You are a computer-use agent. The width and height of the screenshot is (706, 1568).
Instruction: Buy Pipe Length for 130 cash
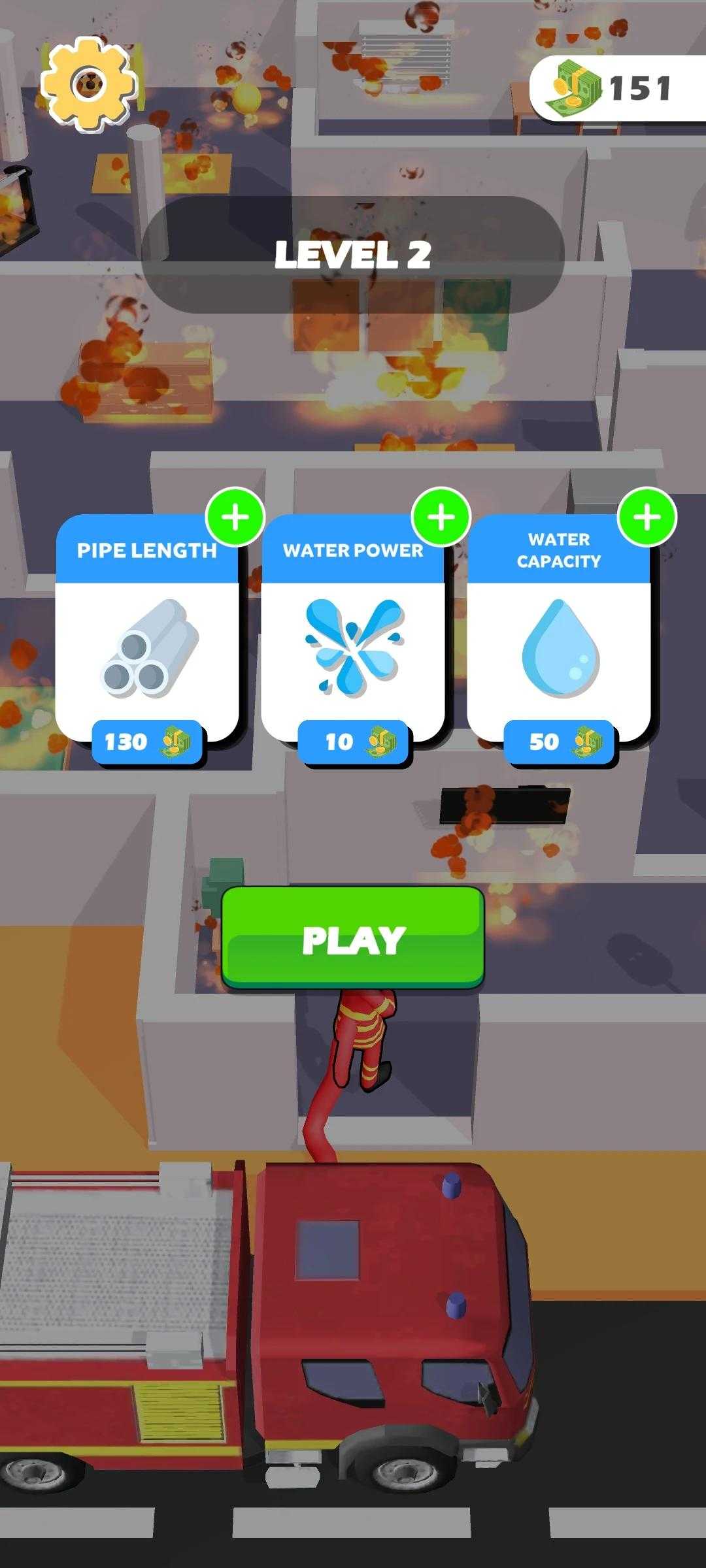click(147, 742)
